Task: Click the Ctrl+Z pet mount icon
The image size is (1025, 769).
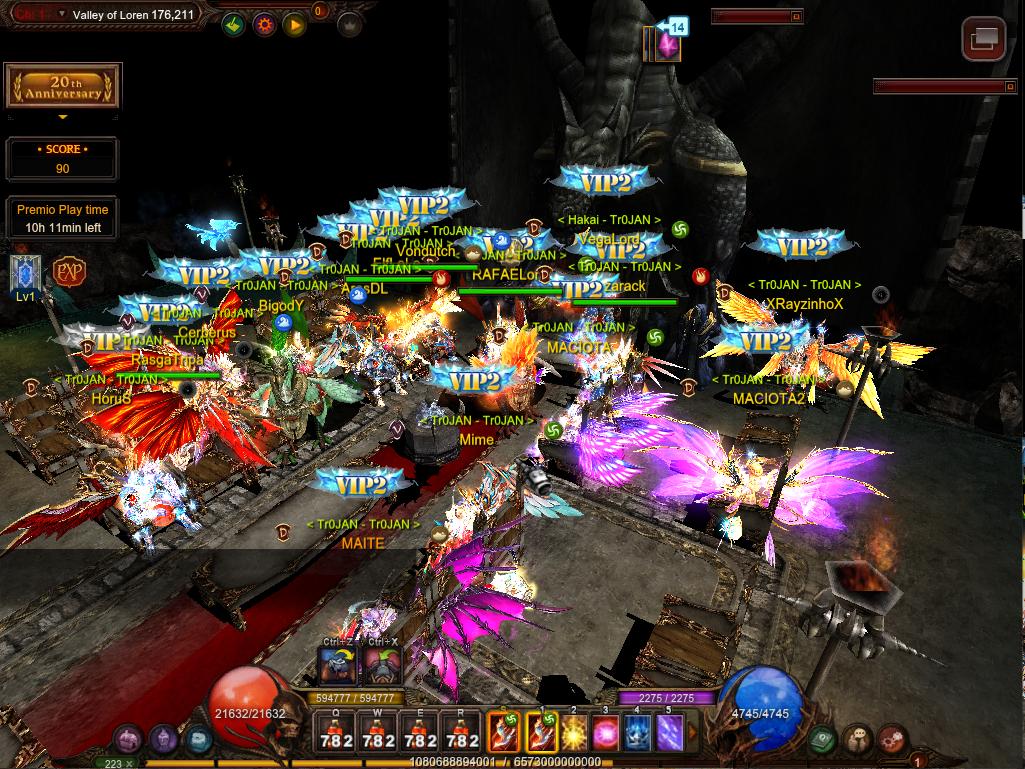Action: click(x=336, y=664)
